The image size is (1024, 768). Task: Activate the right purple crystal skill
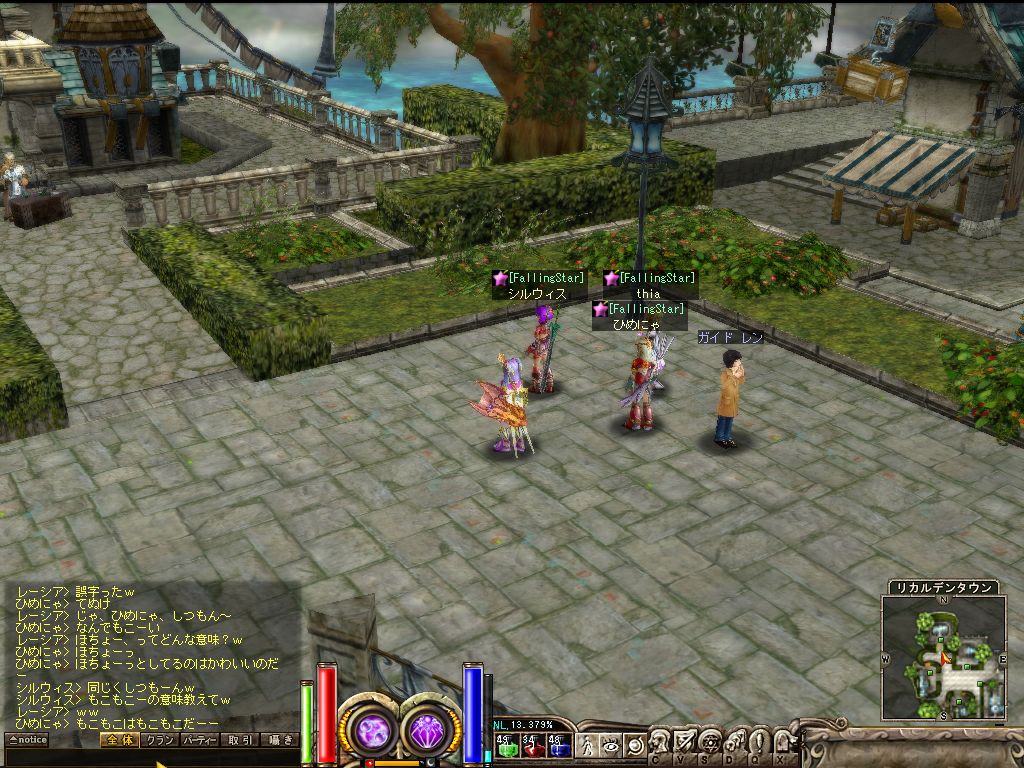[431, 730]
